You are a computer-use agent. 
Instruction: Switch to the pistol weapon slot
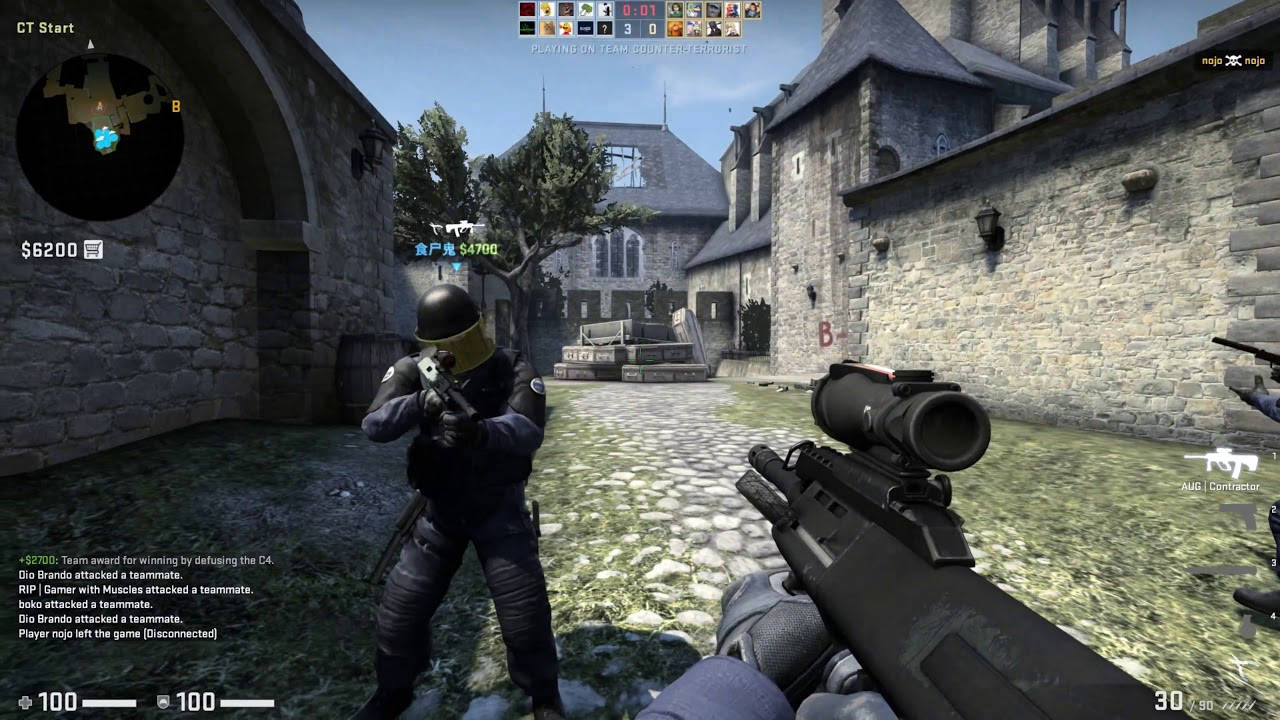pos(1238,516)
